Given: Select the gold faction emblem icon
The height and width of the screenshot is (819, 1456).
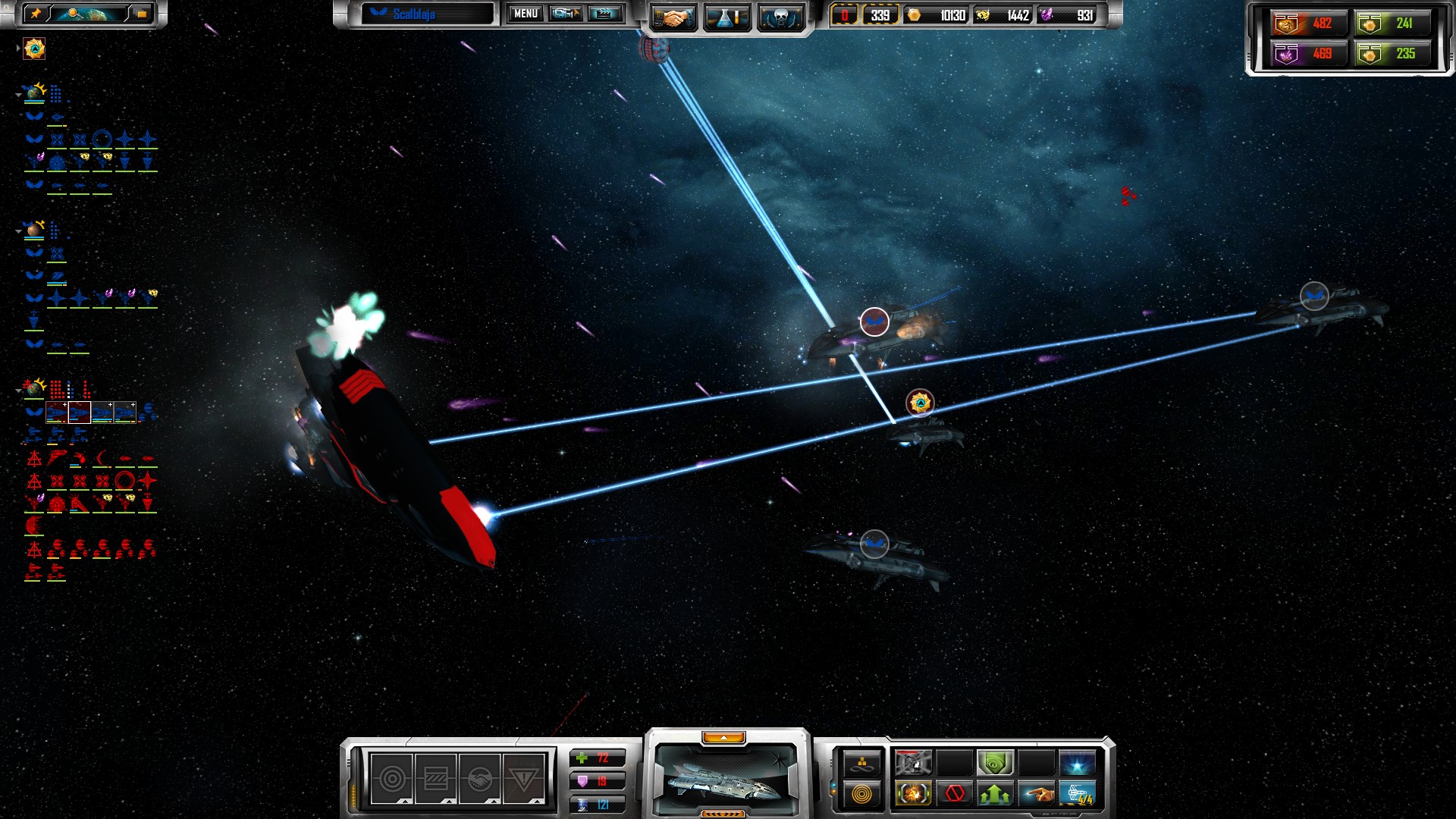Looking at the screenshot, I should [x=34, y=49].
